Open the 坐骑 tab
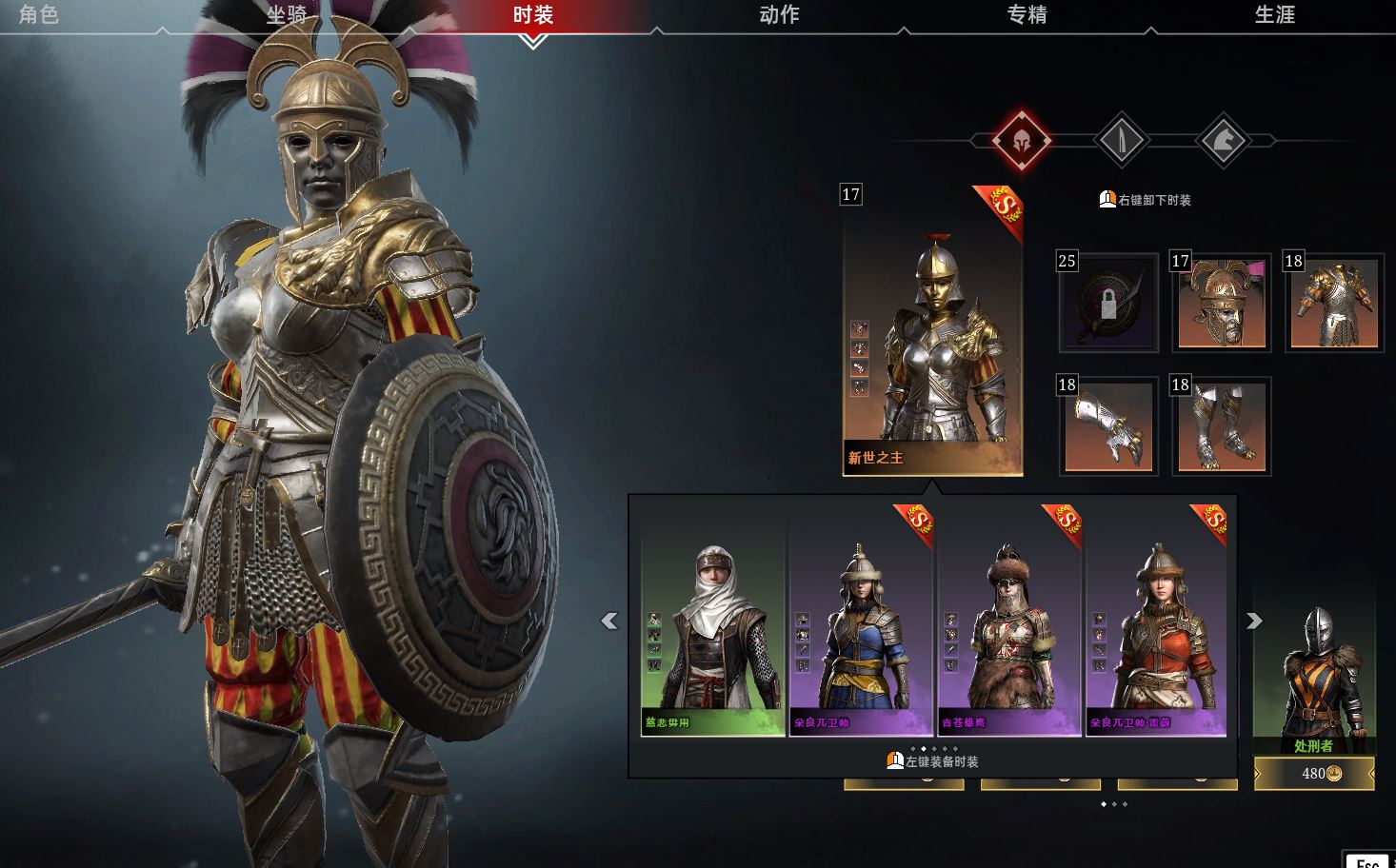The width and height of the screenshot is (1396, 868). tap(286, 14)
